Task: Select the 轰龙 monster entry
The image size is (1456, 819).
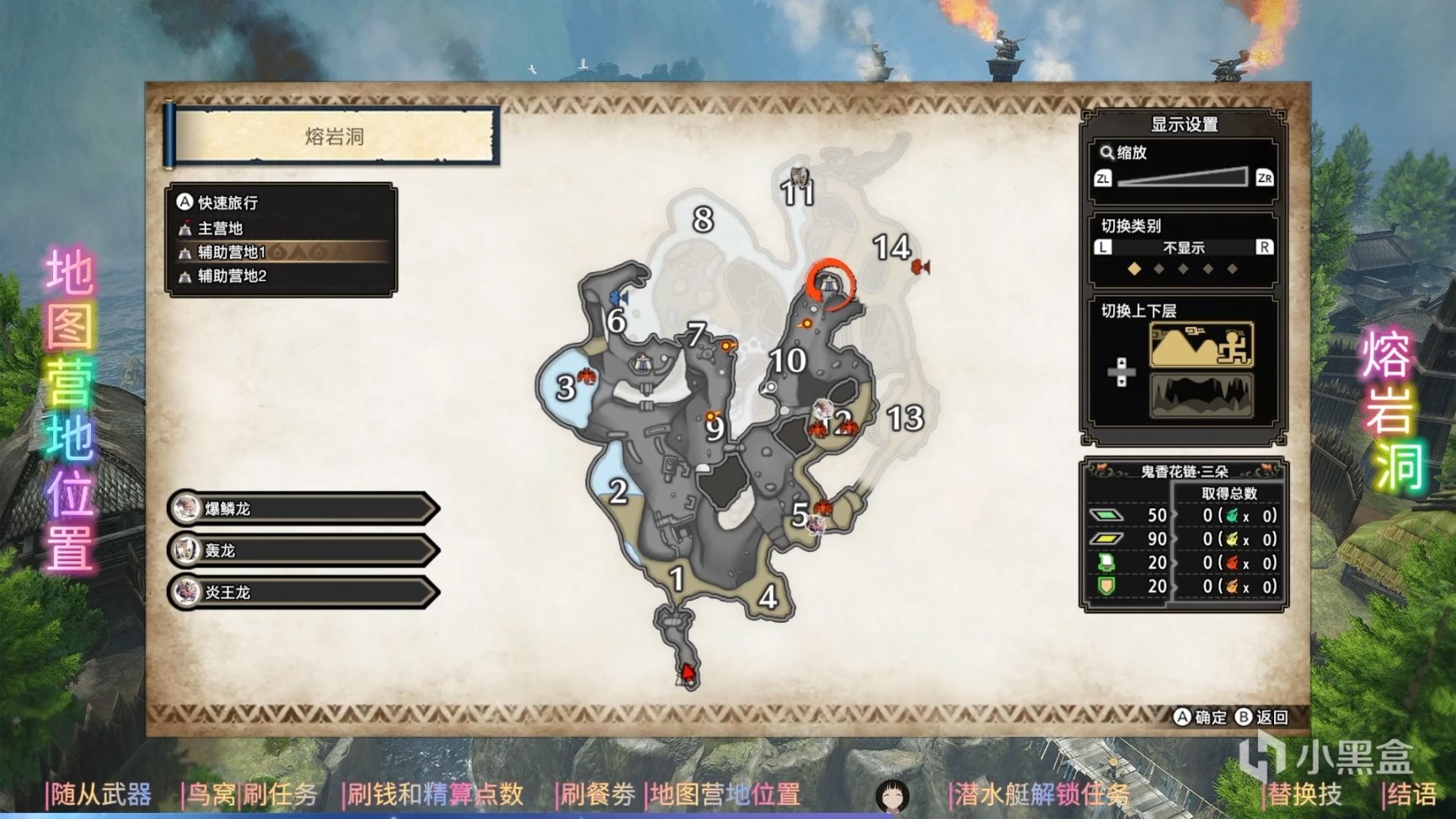Action: (x=303, y=550)
